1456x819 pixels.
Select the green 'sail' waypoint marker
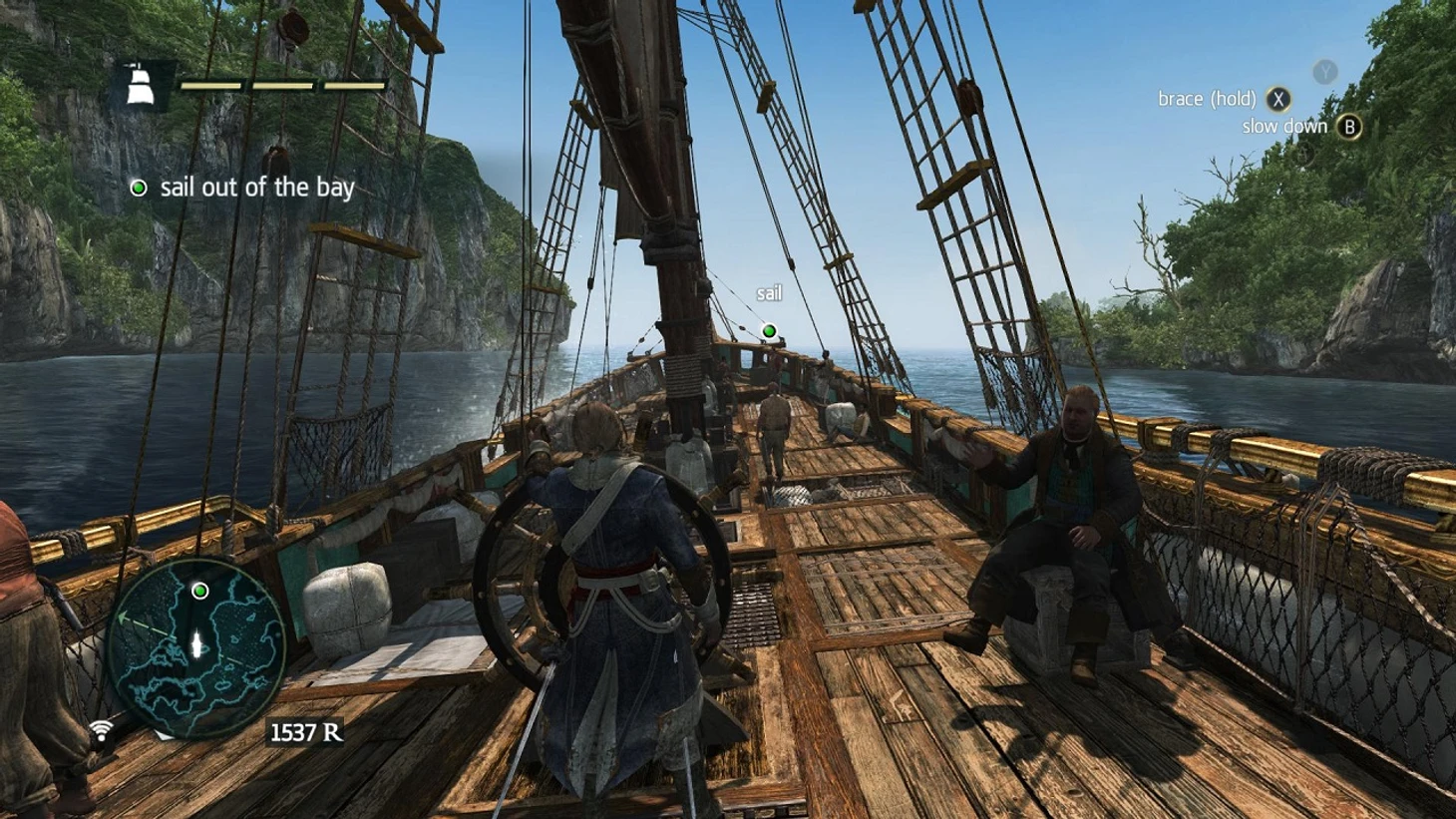(769, 330)
